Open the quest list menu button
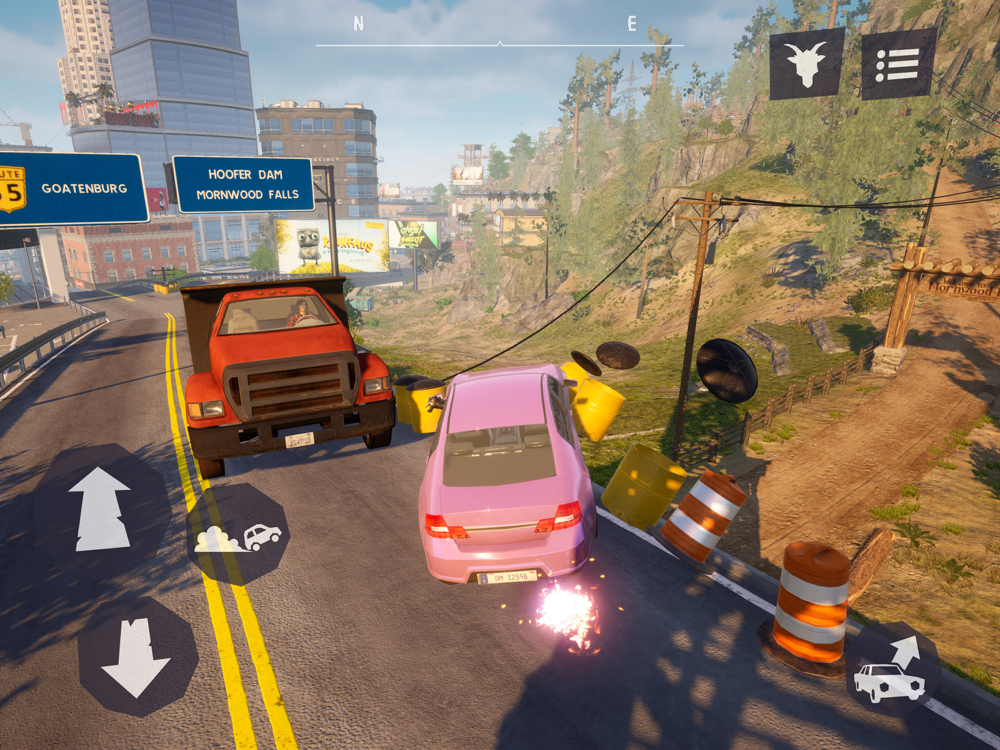Viewport: 1000px width, 750px height. [x=898, y=64]
